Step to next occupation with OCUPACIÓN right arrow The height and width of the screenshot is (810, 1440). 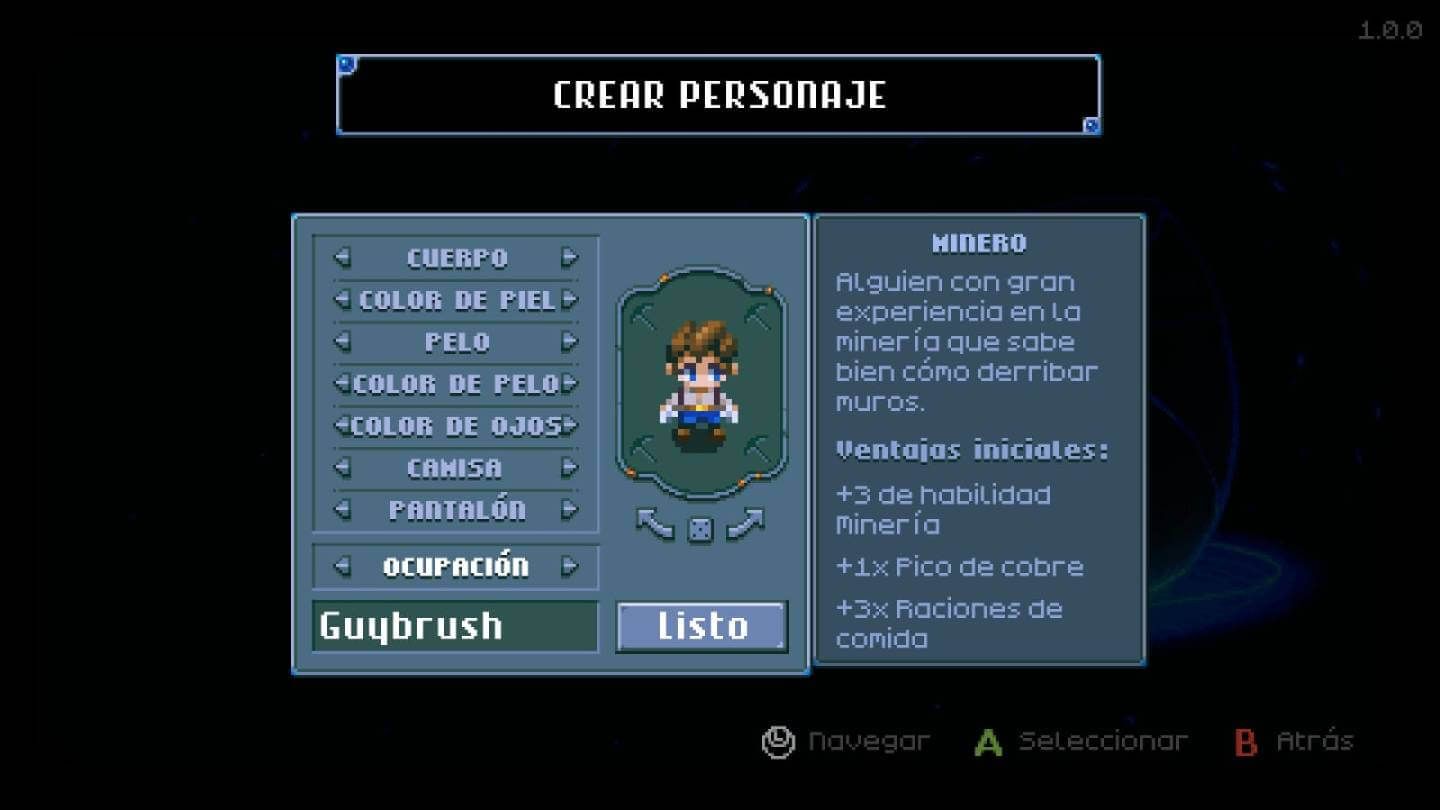point(571,567)
